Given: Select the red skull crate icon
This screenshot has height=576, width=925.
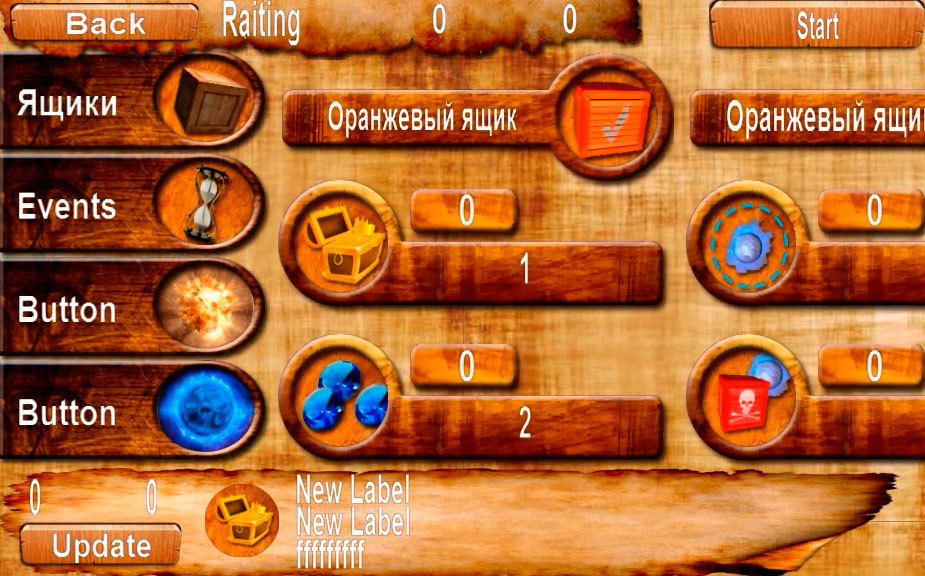Looking at the screenshot, I should click(750, 397).
